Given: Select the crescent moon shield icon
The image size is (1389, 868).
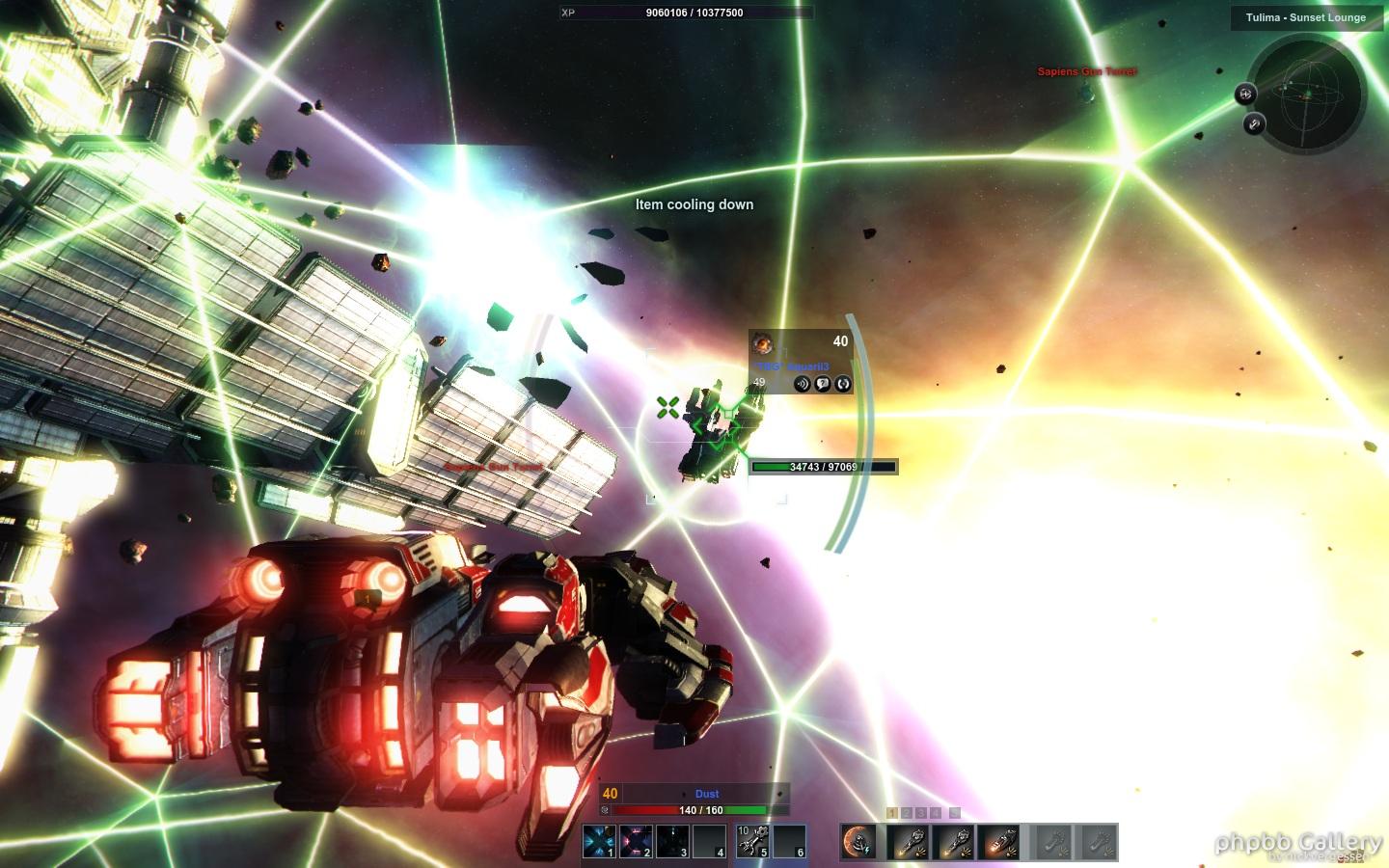Looking at the screenshot, I should 858,842.
